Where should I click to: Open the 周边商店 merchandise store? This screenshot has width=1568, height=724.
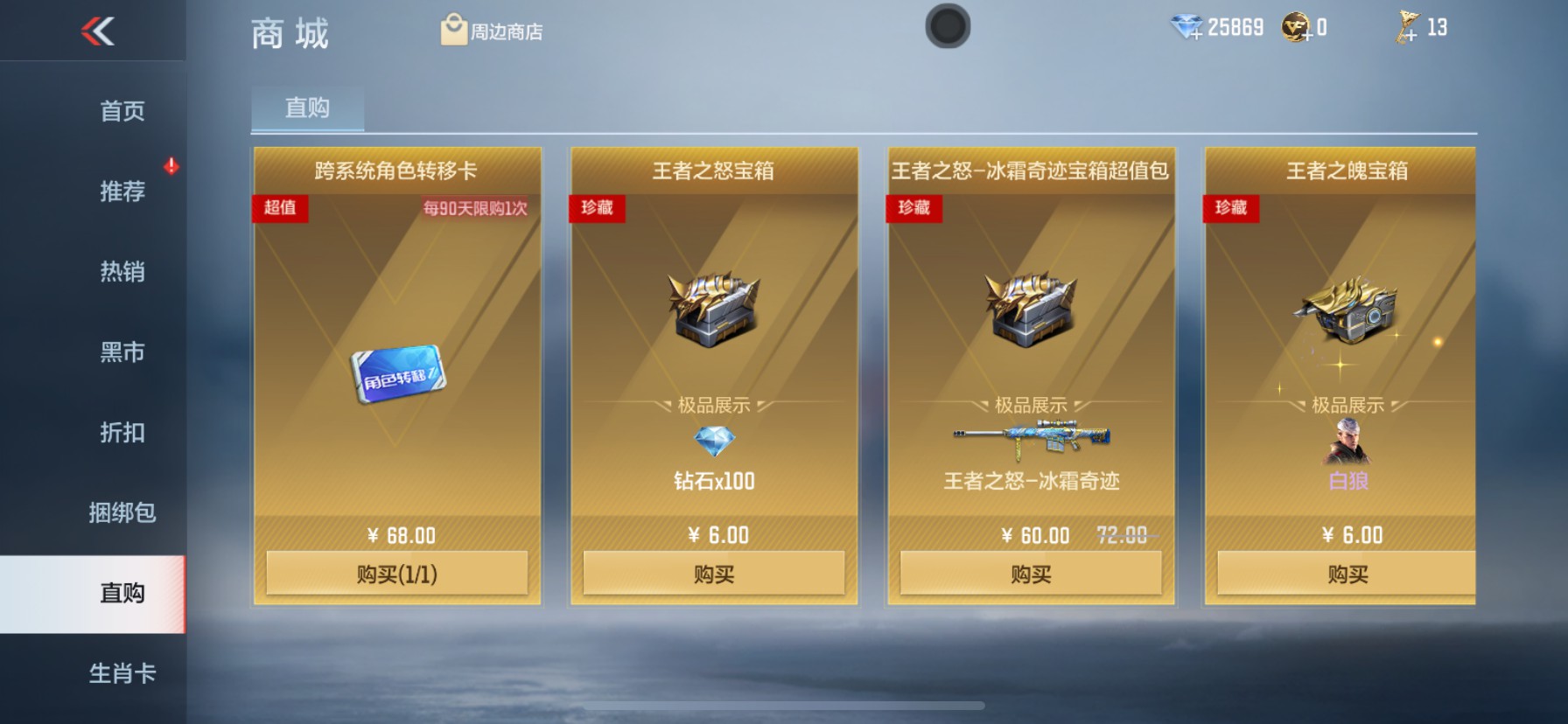pyautogui.click(x=490, y=29)
